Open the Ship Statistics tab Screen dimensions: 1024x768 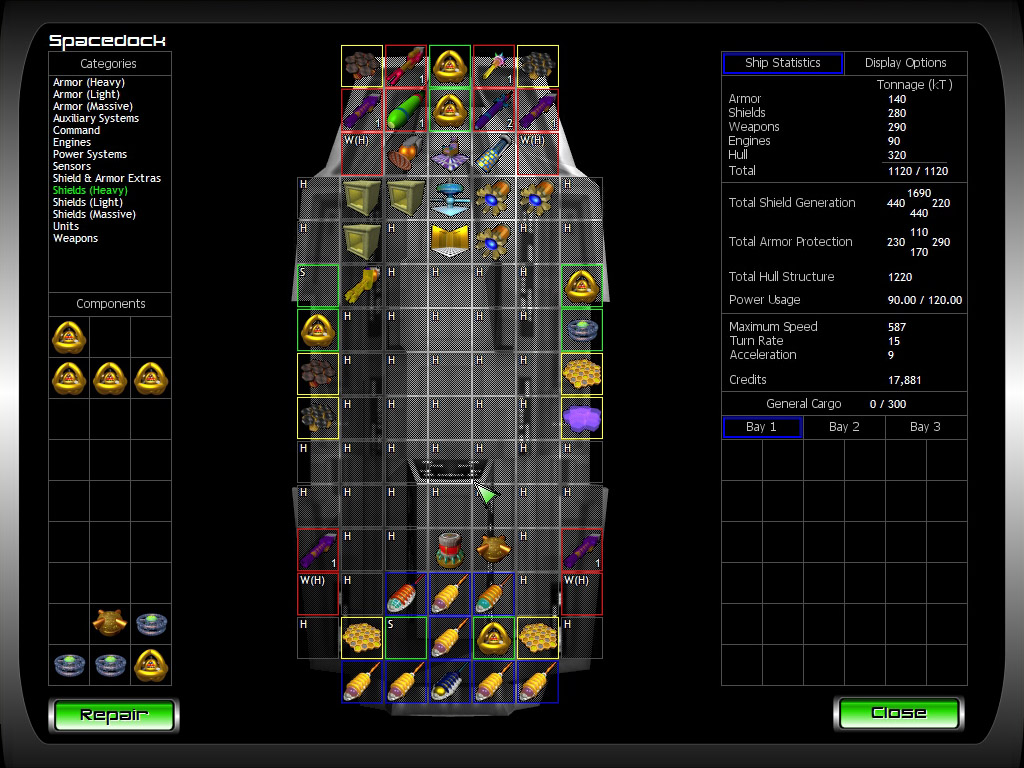click(783, 63)
